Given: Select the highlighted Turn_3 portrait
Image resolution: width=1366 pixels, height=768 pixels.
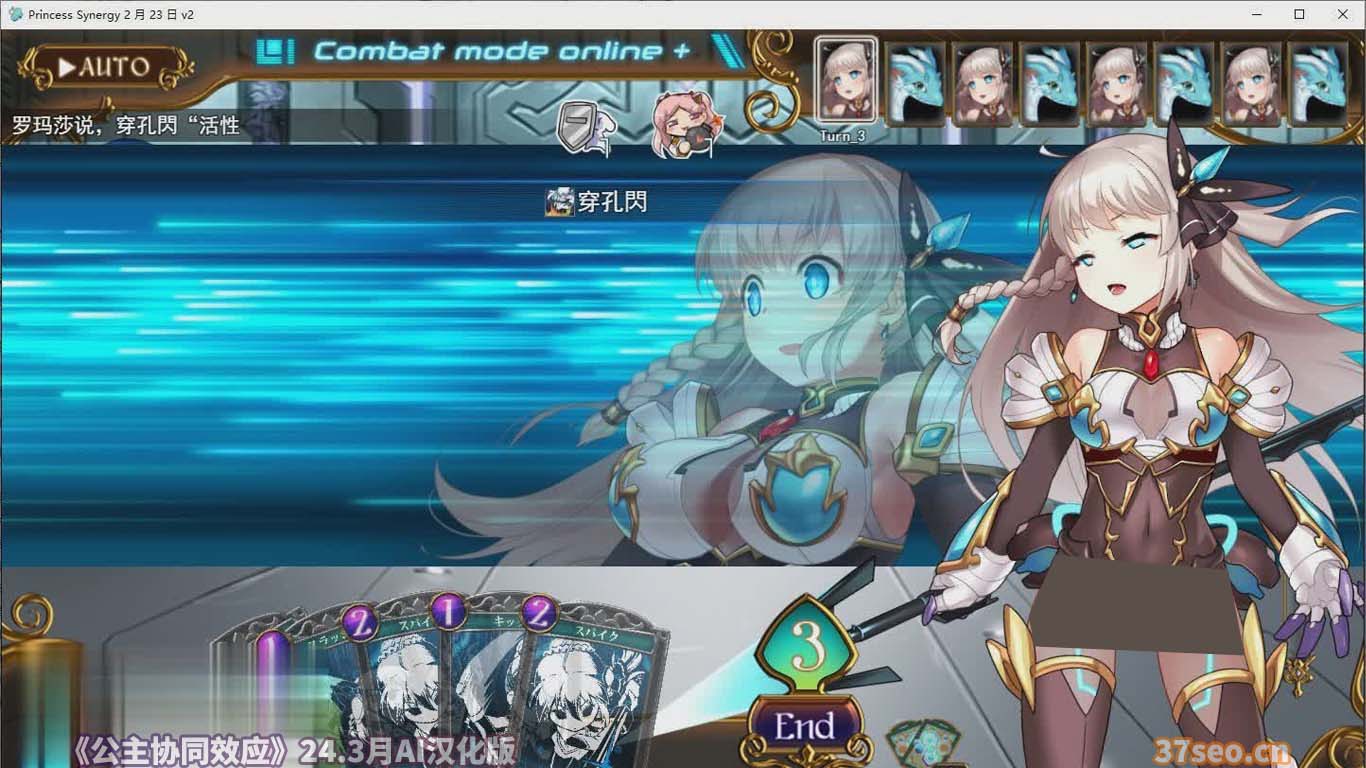Looking at the screenshot, I should click(845, 82).
